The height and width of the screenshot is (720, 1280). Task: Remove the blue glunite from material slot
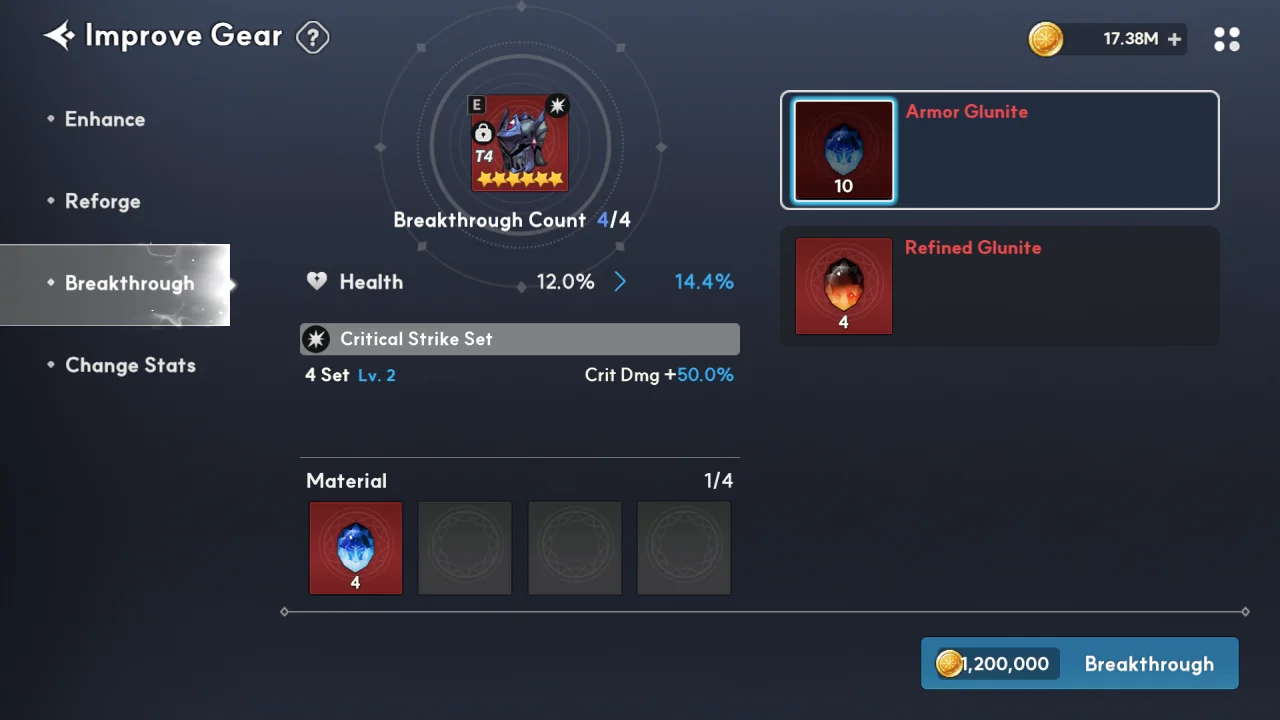pyautogui.click(x=356, y=548)
